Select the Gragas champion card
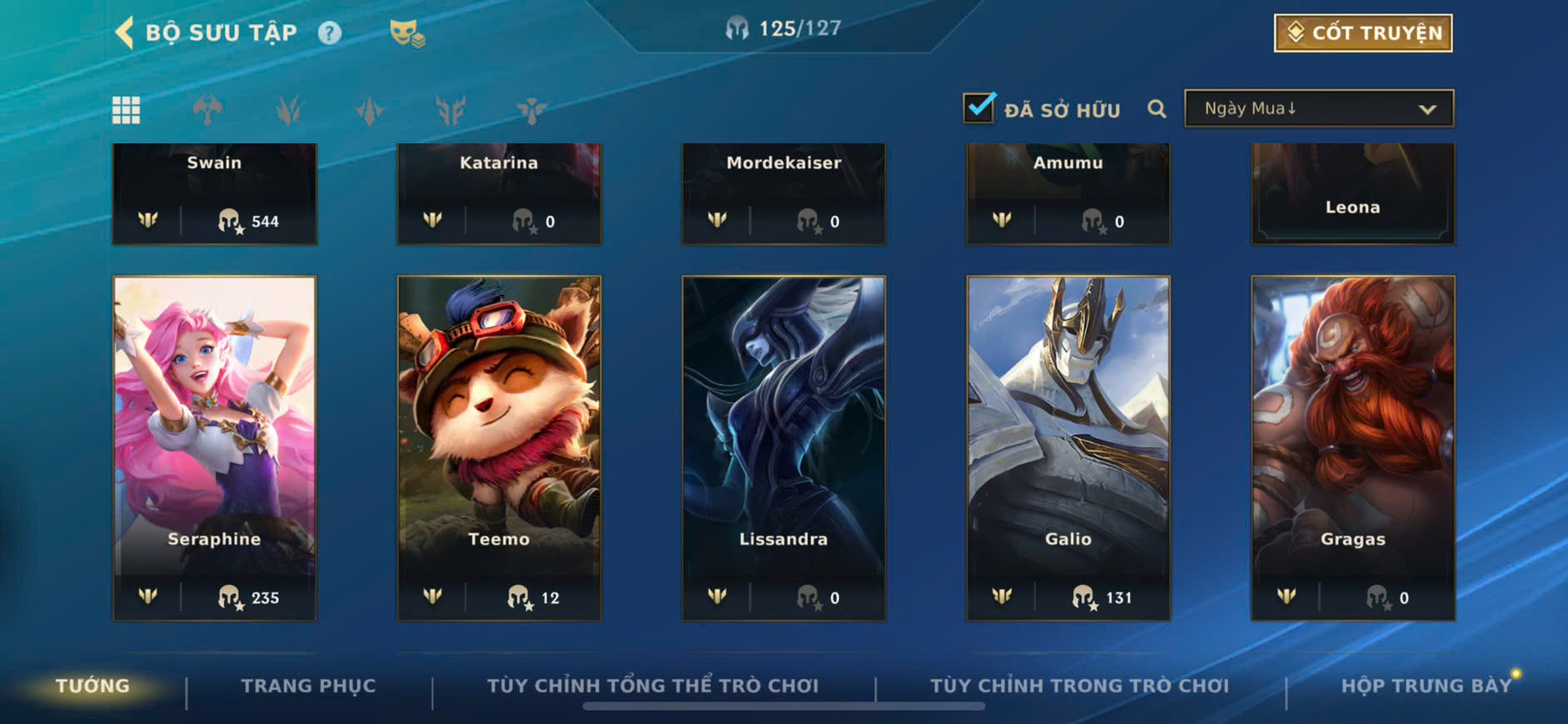The width and height of the screenshot is (1568, 724). [x=1353, y=448]
